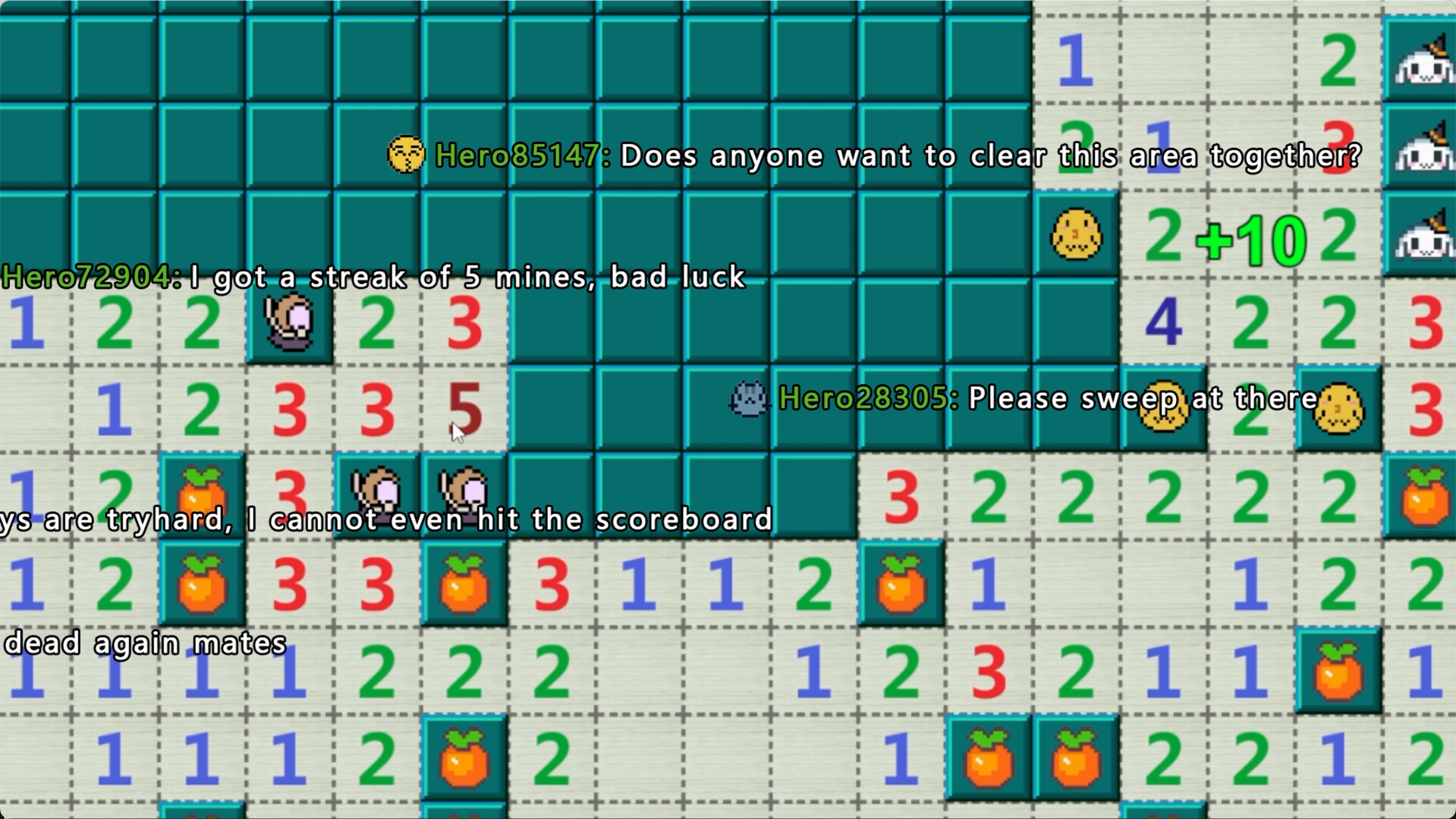This screenshot has width=1456, height=819.
Task: Pick the orange tile flanked by two red 3s
Action: 464,584
